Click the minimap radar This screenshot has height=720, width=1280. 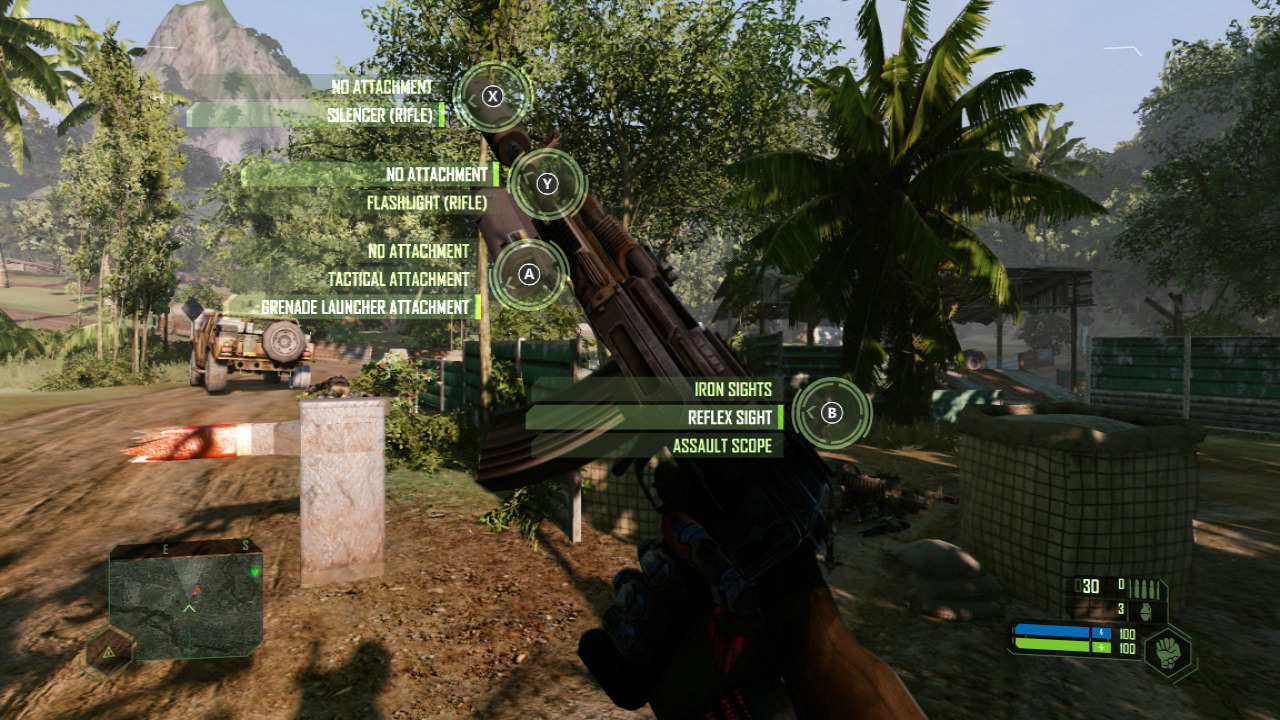click(x=186, y=600)
